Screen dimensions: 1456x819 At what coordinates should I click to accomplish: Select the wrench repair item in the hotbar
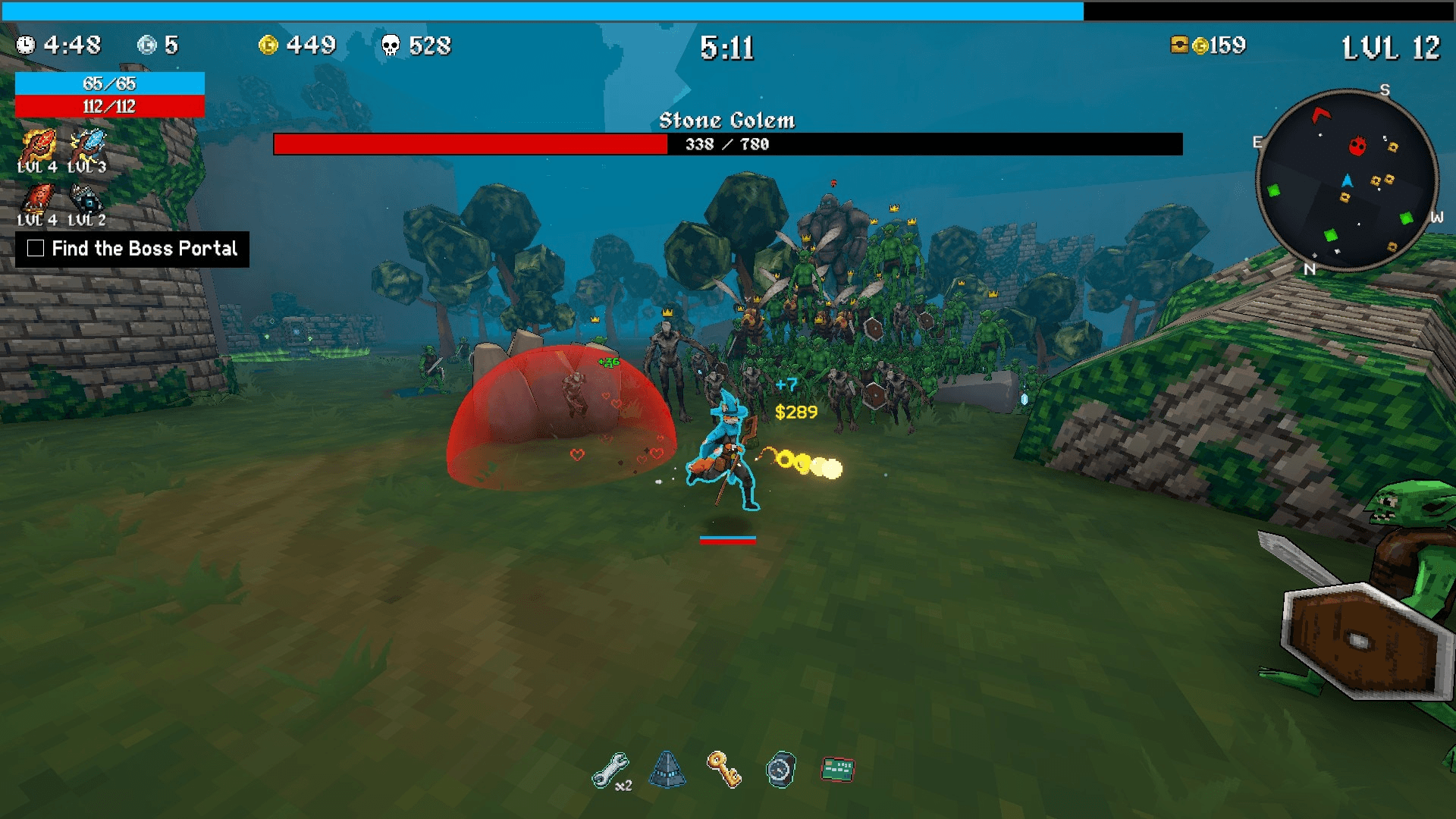tap(610, 768)
